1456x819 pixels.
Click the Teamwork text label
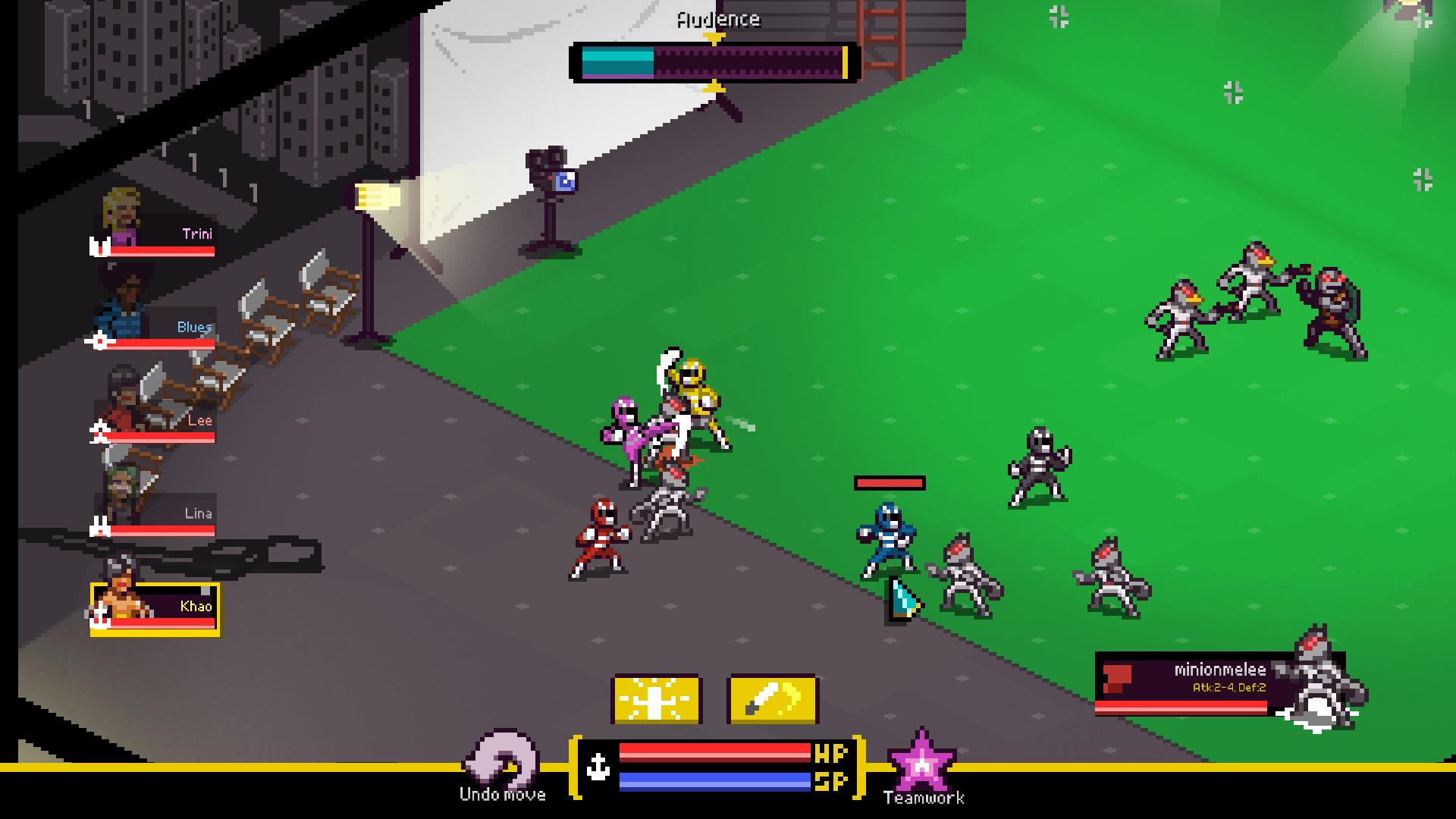[924, 797]
